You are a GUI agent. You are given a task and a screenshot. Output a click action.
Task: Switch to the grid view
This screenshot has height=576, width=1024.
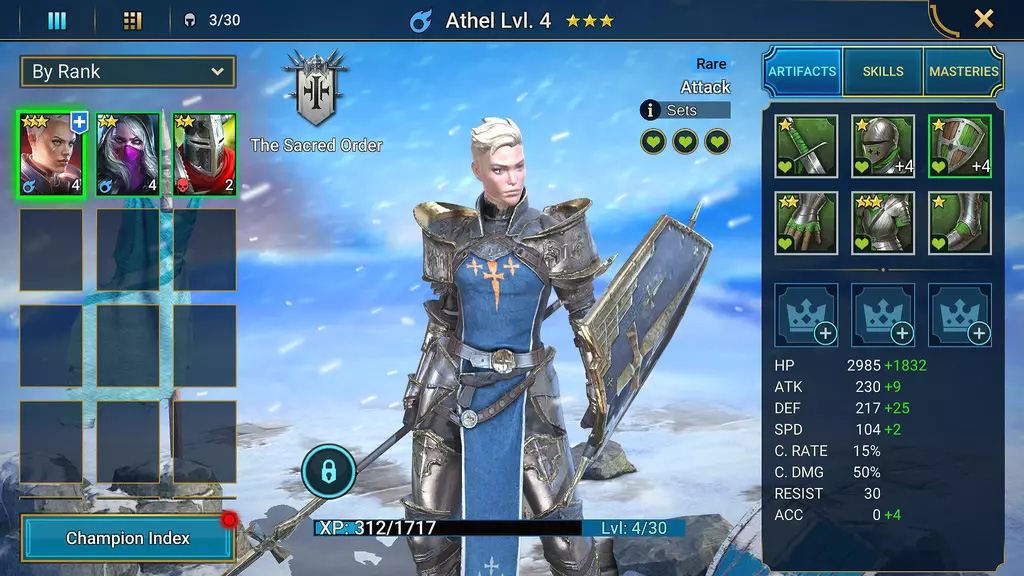click(132, 20)
